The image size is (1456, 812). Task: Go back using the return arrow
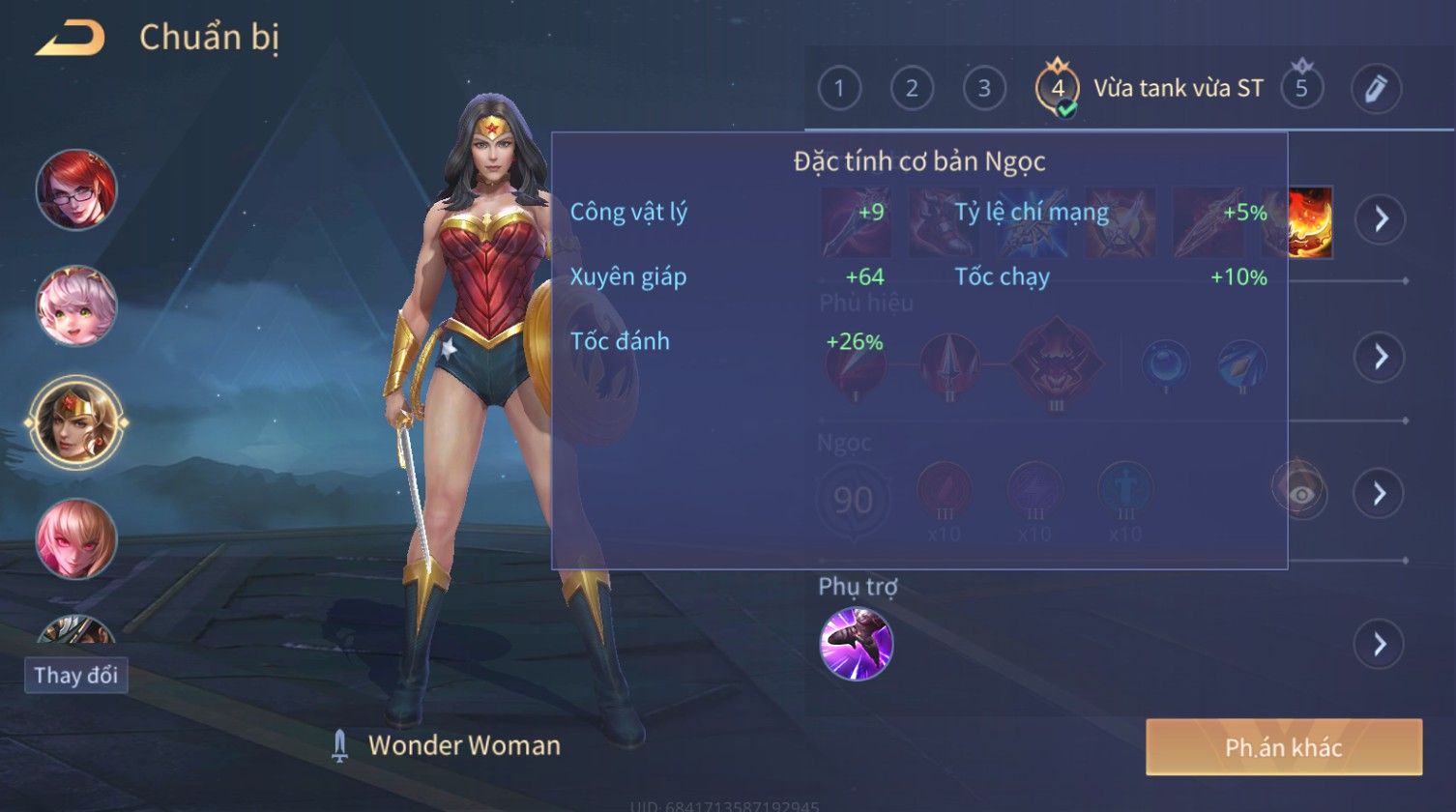[70, 39]
